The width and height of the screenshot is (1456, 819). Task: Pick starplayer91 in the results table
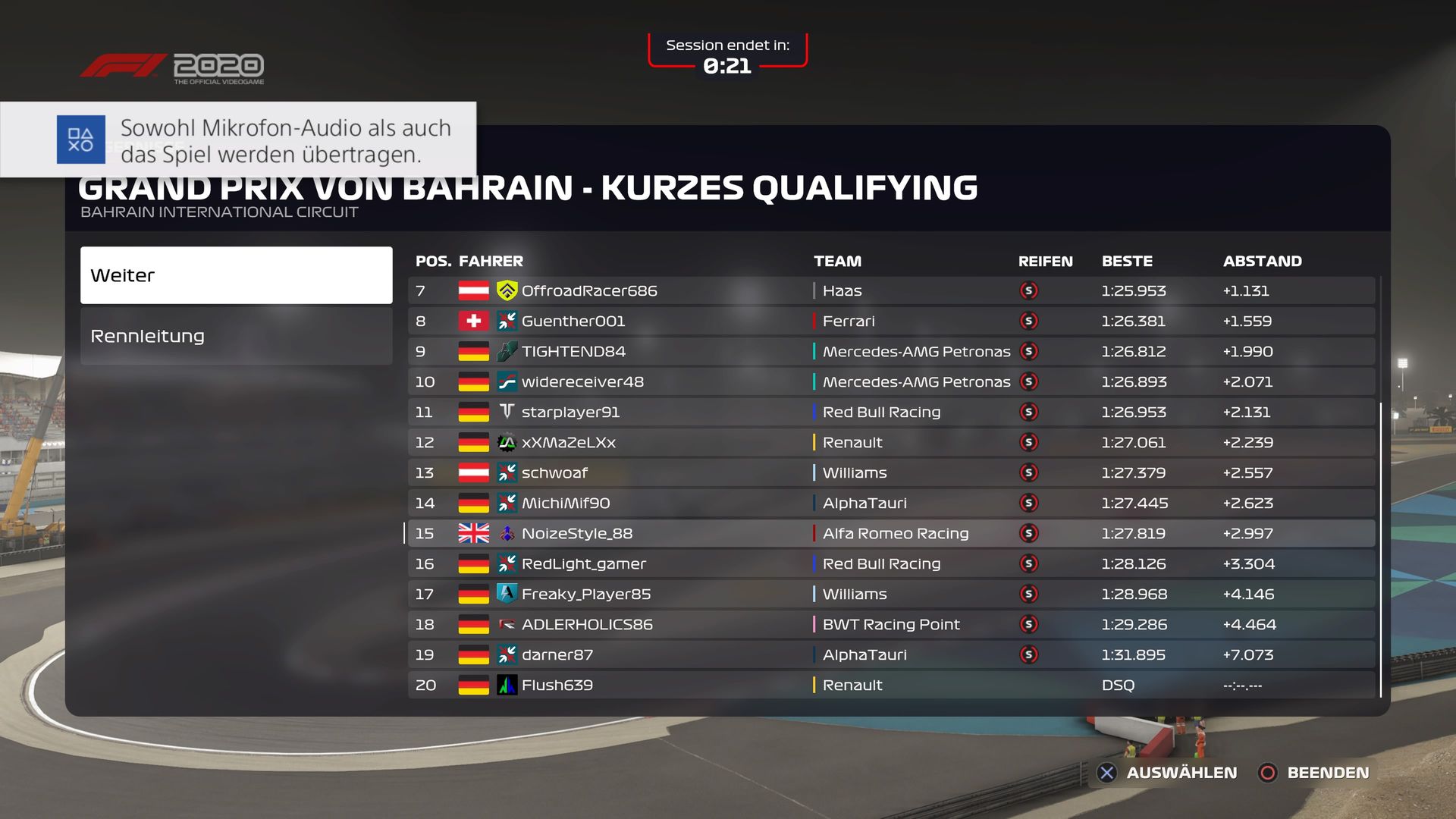tap(891, 412)
